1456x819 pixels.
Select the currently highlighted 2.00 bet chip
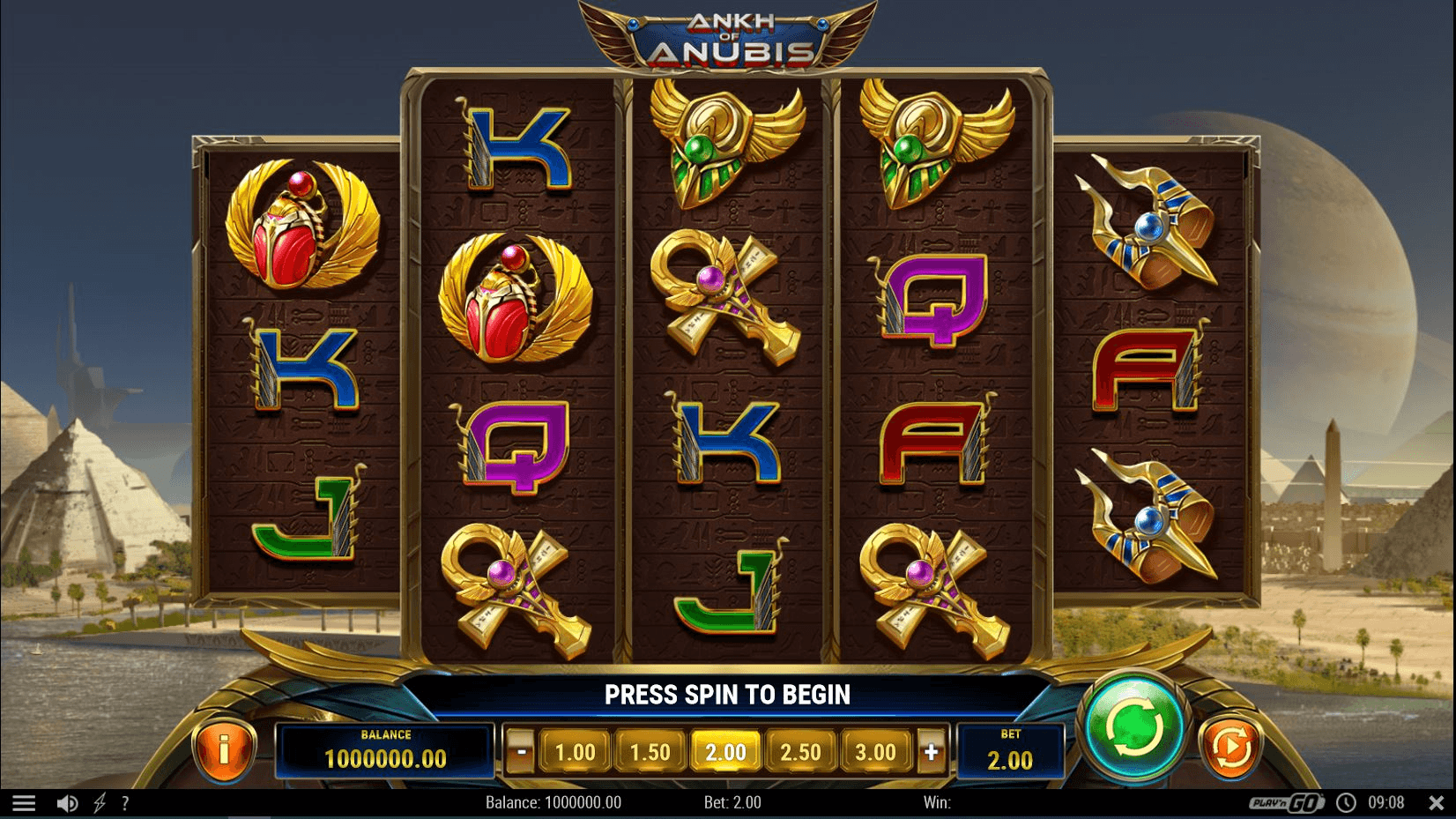(x=724, y=751)
